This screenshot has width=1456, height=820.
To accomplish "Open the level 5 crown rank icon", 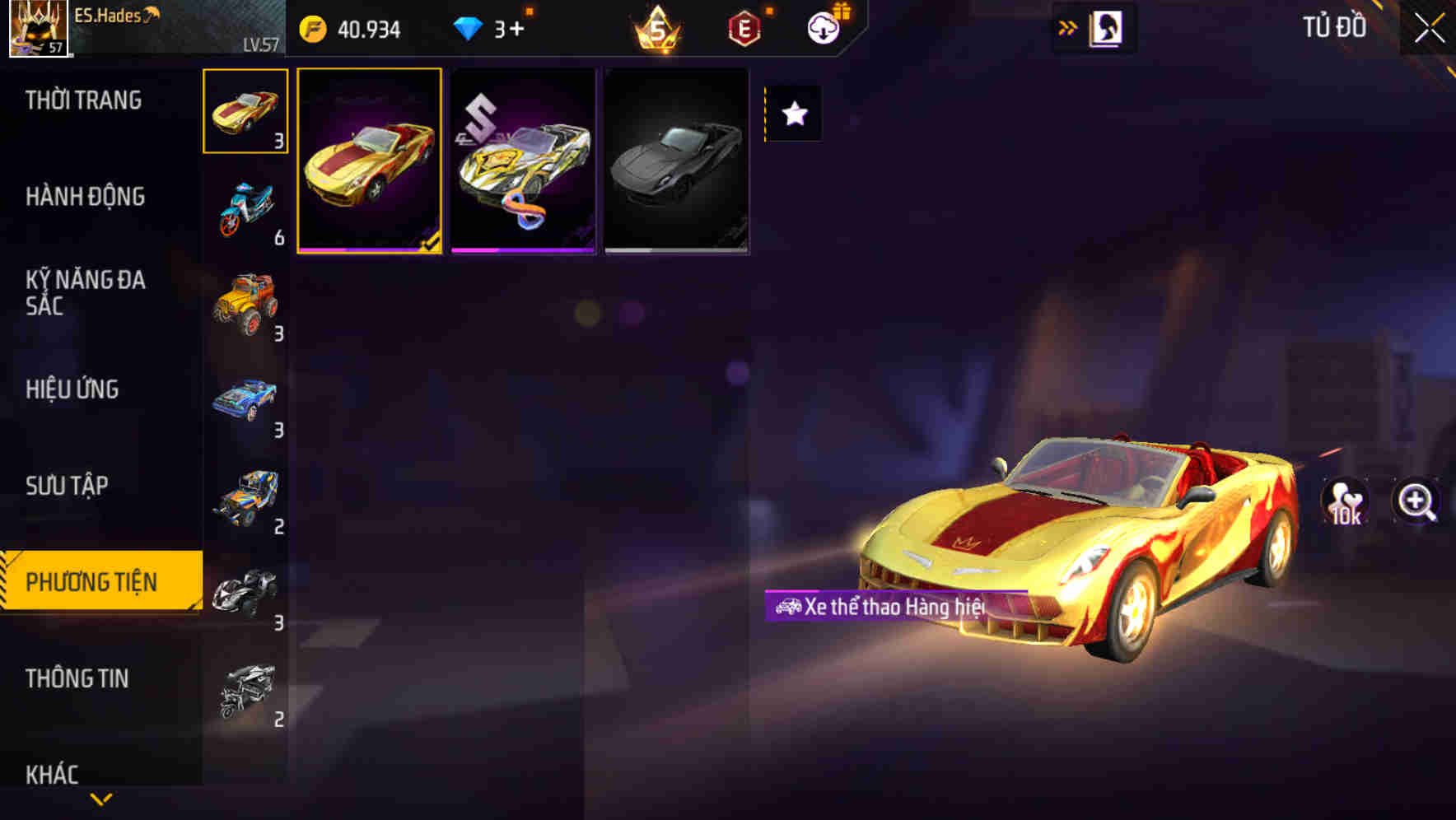I will pyautogui.click(x=656, y=26).
